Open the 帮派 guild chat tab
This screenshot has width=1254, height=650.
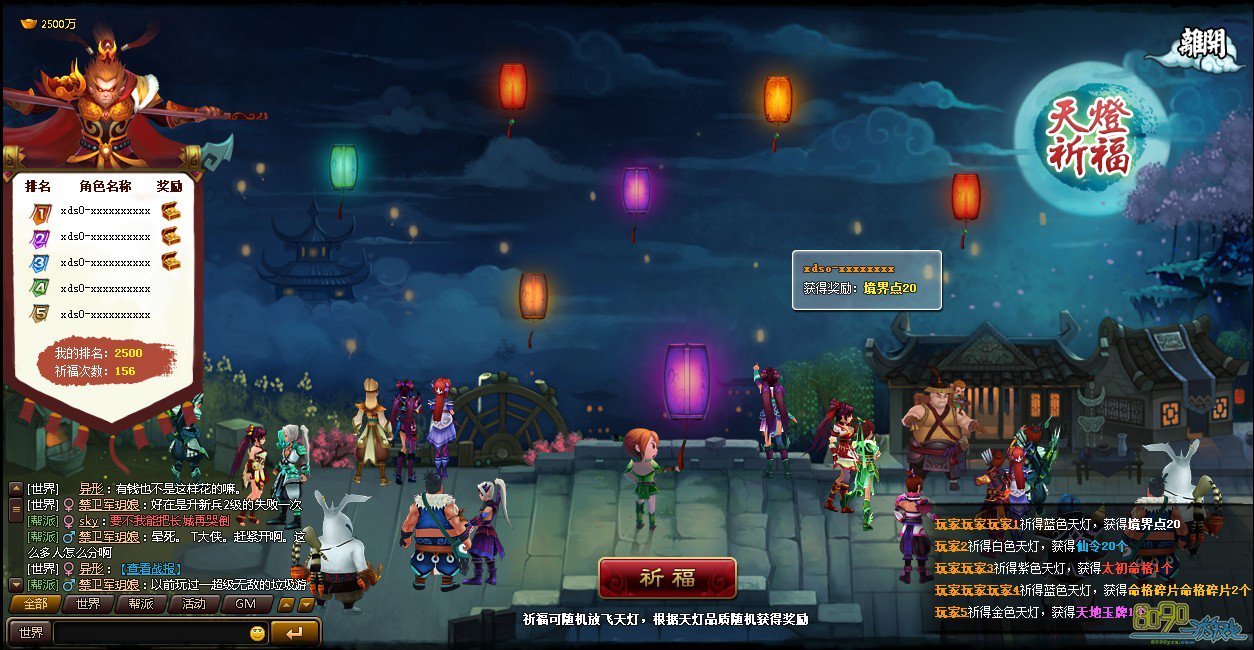[141, 604]
